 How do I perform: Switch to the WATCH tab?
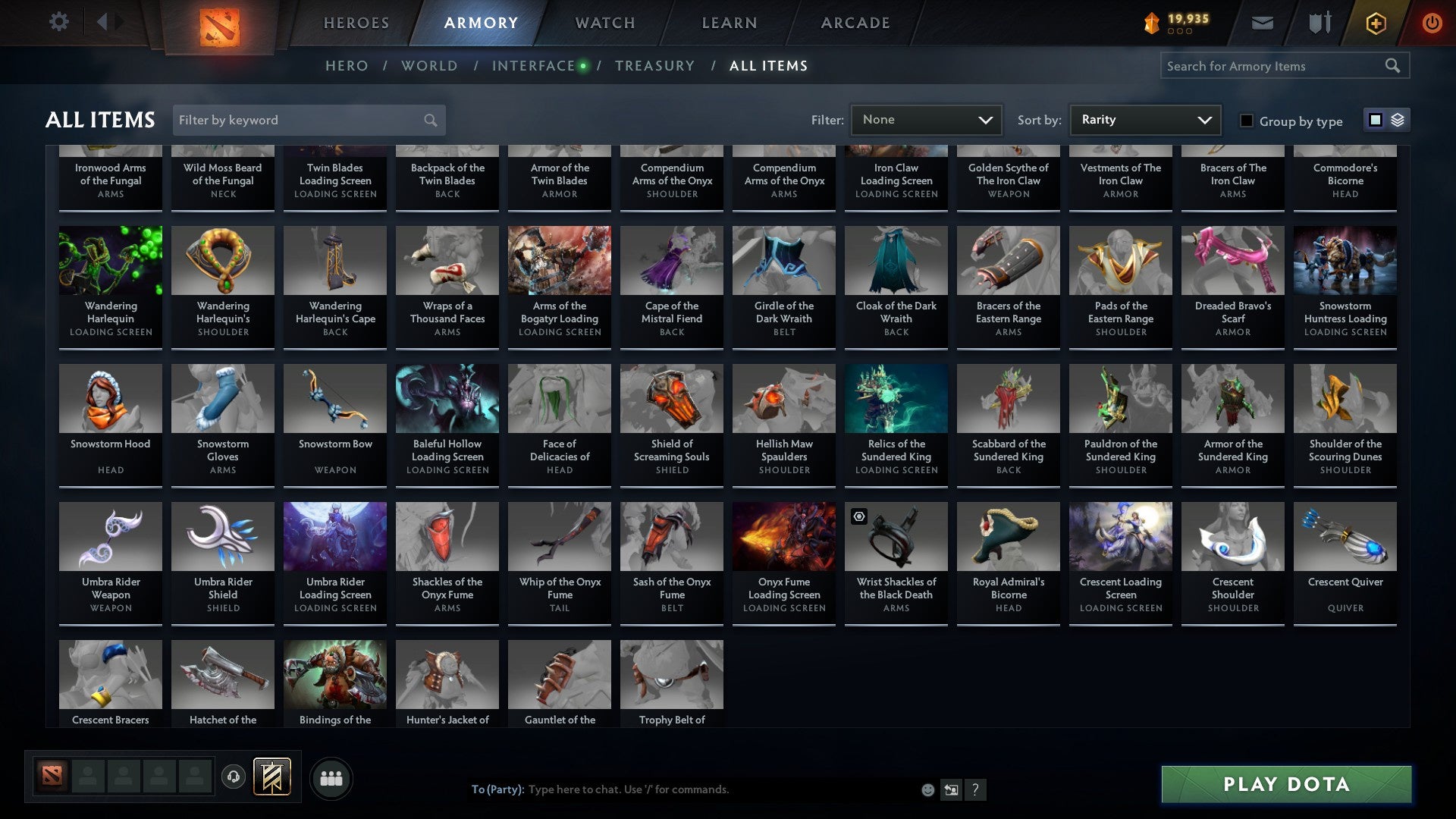pos(604,23)
